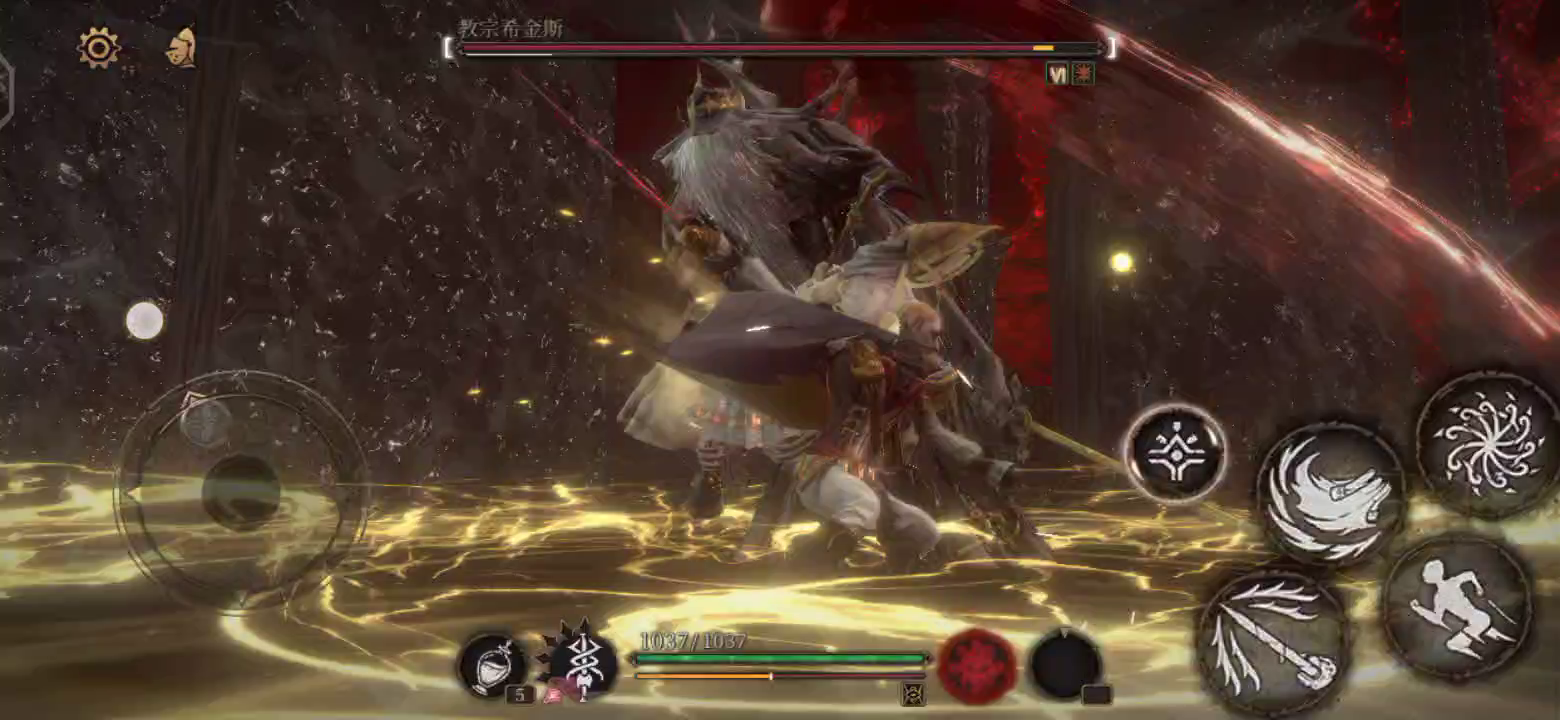Use the spear thrust attack
1560x720 pixels.
(1273, 644)
